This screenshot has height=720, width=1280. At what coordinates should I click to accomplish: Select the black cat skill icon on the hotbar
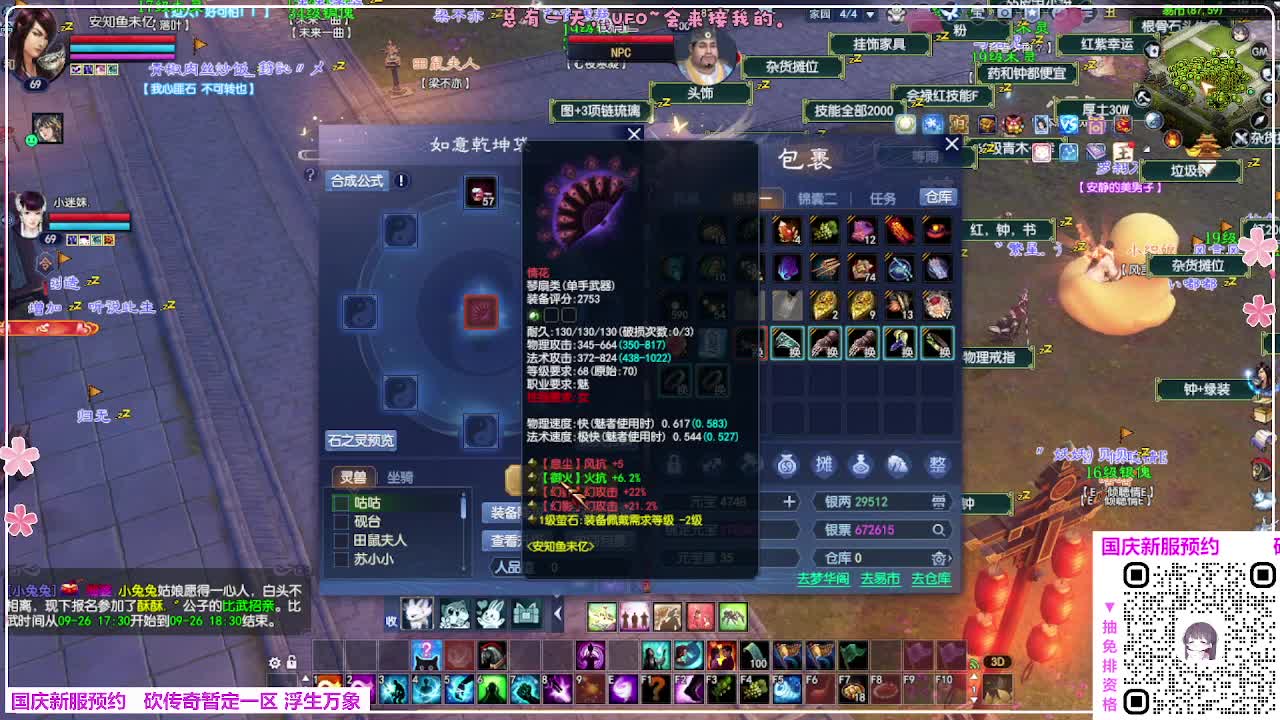point(426,658)
